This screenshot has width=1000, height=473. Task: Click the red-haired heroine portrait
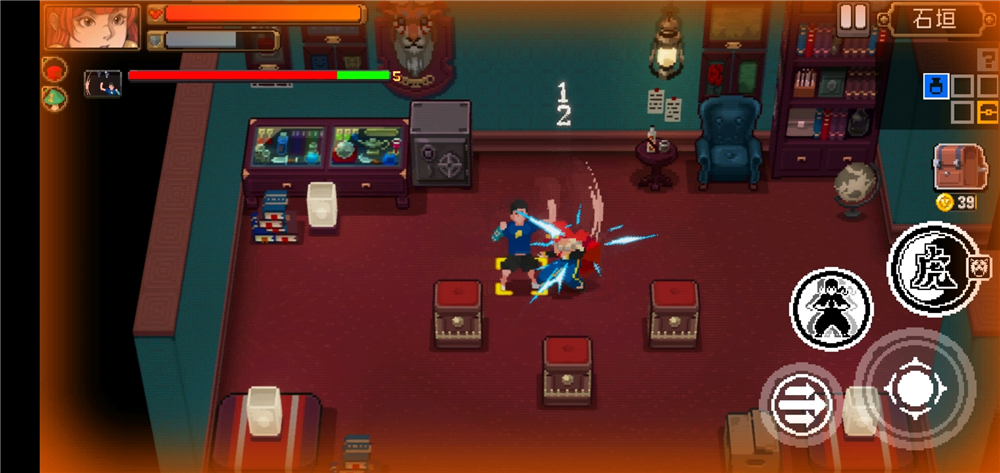click(x=92, y=26)
